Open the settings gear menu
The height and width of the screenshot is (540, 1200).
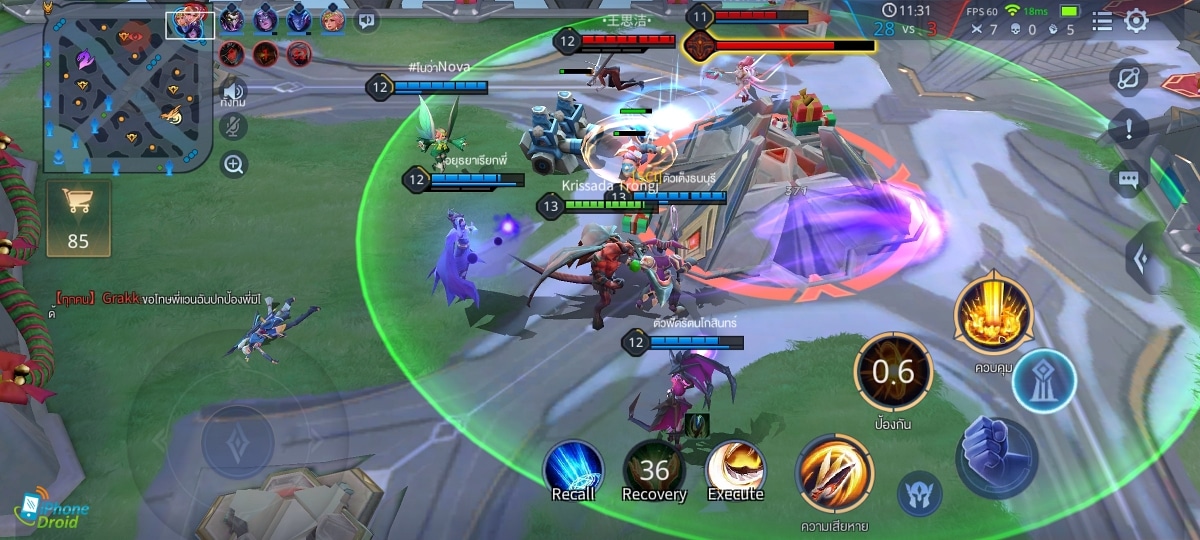1137,21
